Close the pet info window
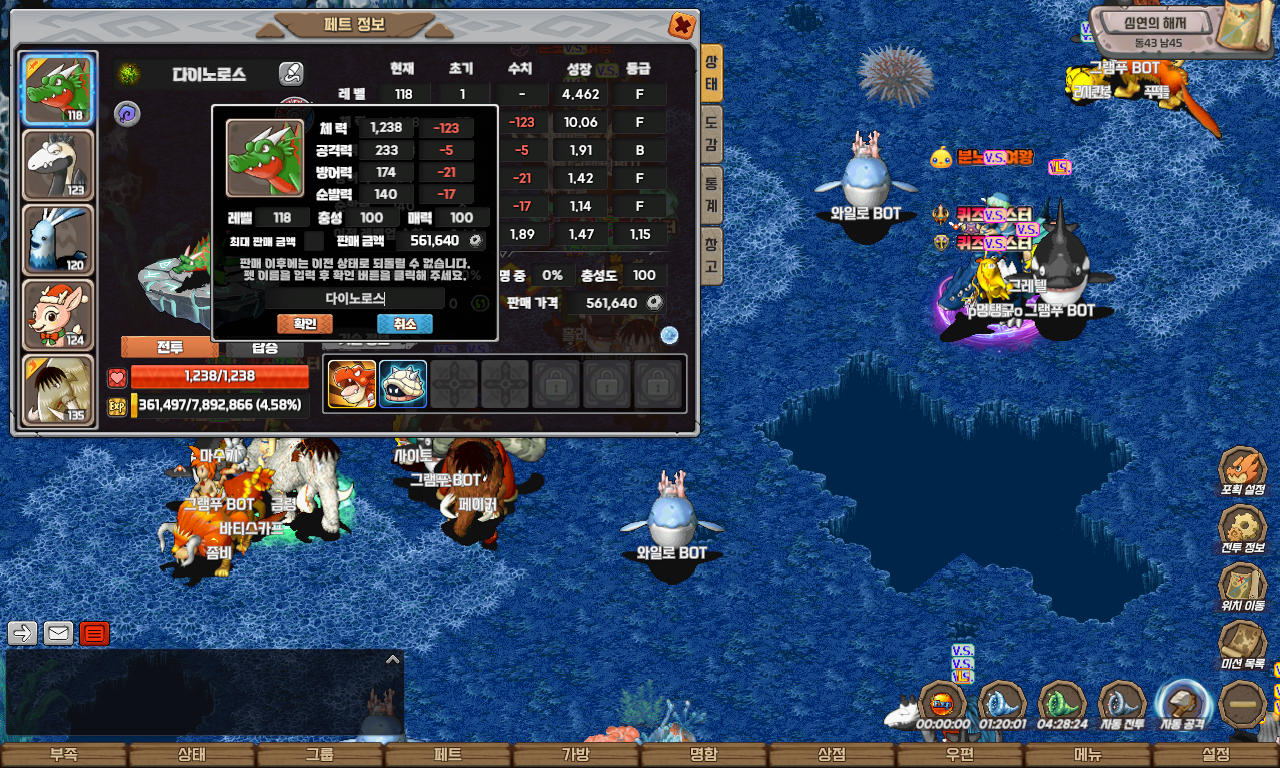 coord(681,25)
